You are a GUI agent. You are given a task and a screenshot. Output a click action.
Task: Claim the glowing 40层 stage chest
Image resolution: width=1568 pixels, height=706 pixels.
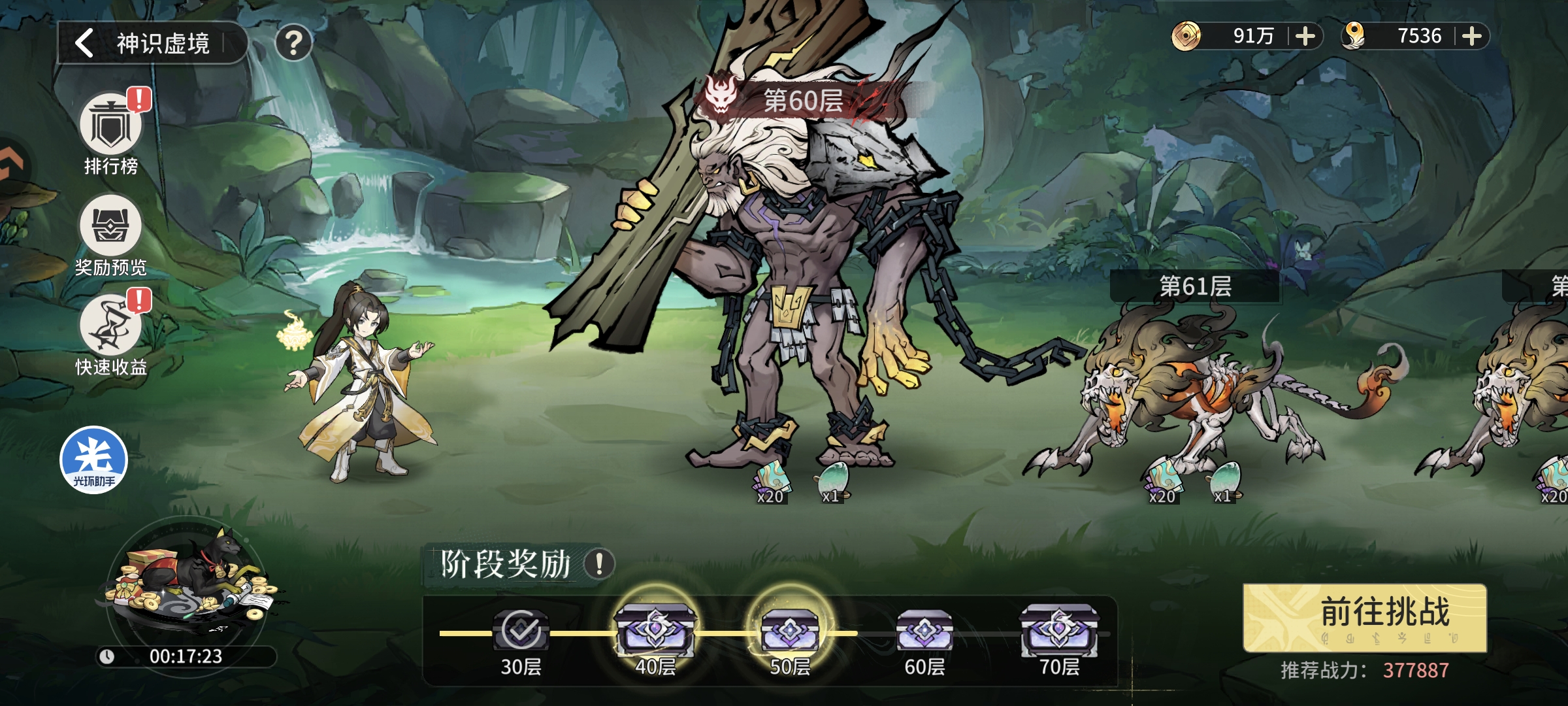click(655, 629)
